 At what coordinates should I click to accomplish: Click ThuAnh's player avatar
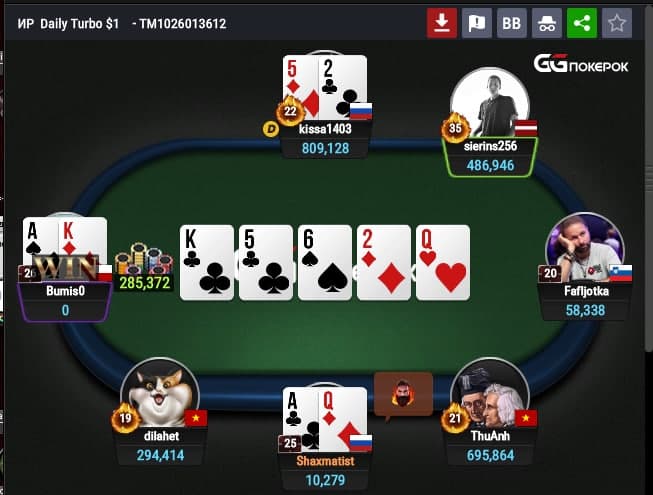[x=490, y=392]
